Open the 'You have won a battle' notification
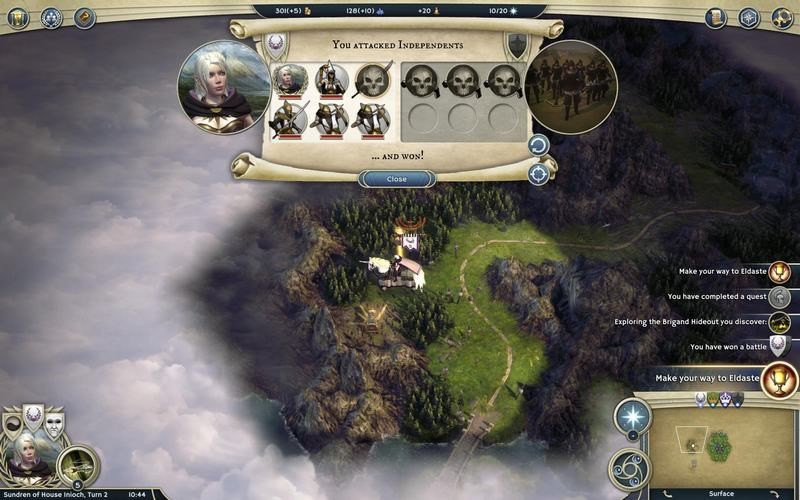The width and height of the screenshot is (800, 500). [x=780, y=346]
